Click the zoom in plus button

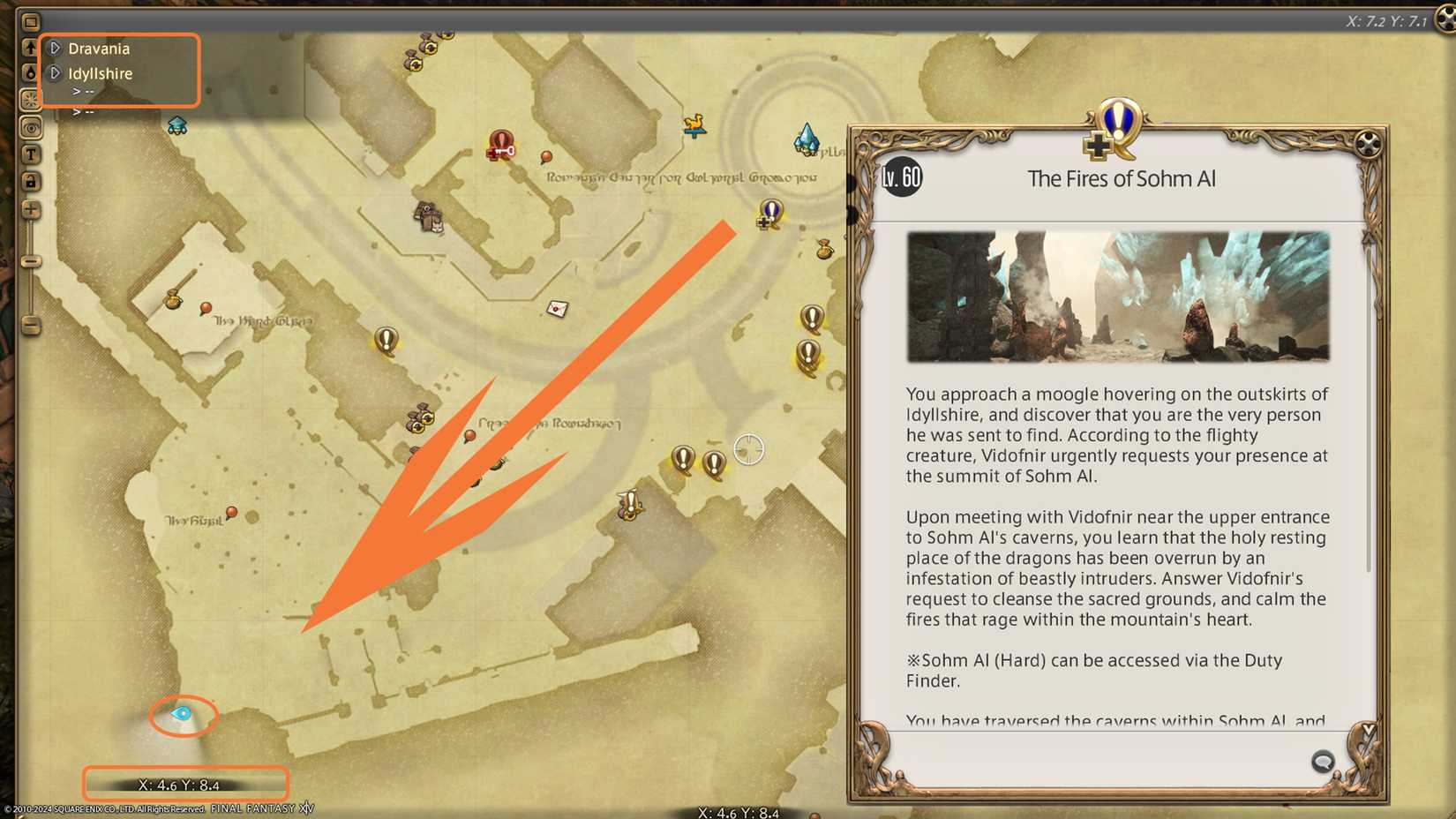(x=32, y=210)
